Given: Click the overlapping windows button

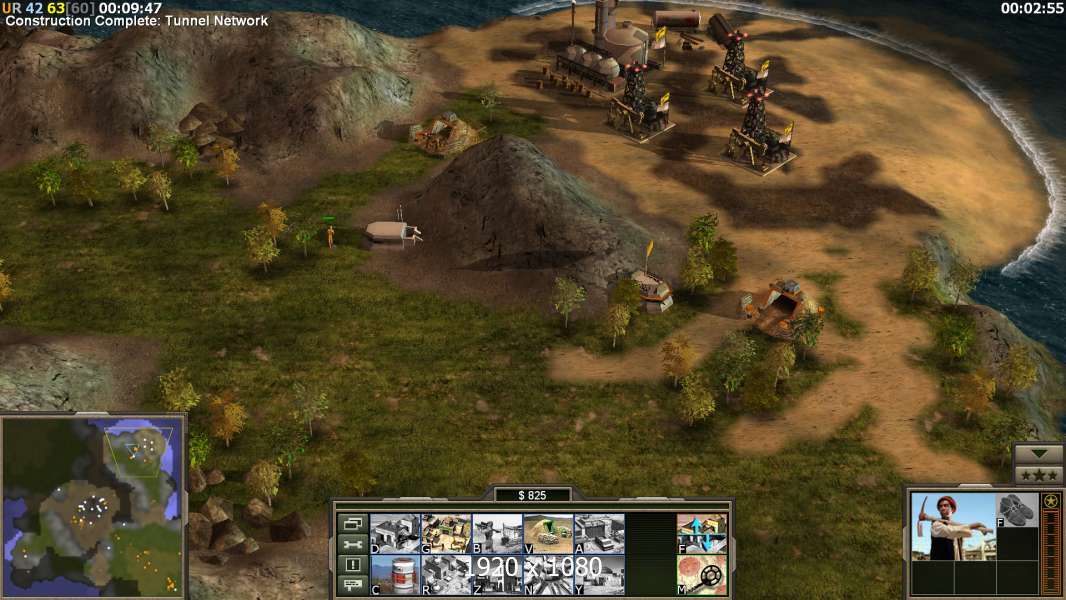Looking at the screenshot, I should pyautogui.click(x=352, y=523).
